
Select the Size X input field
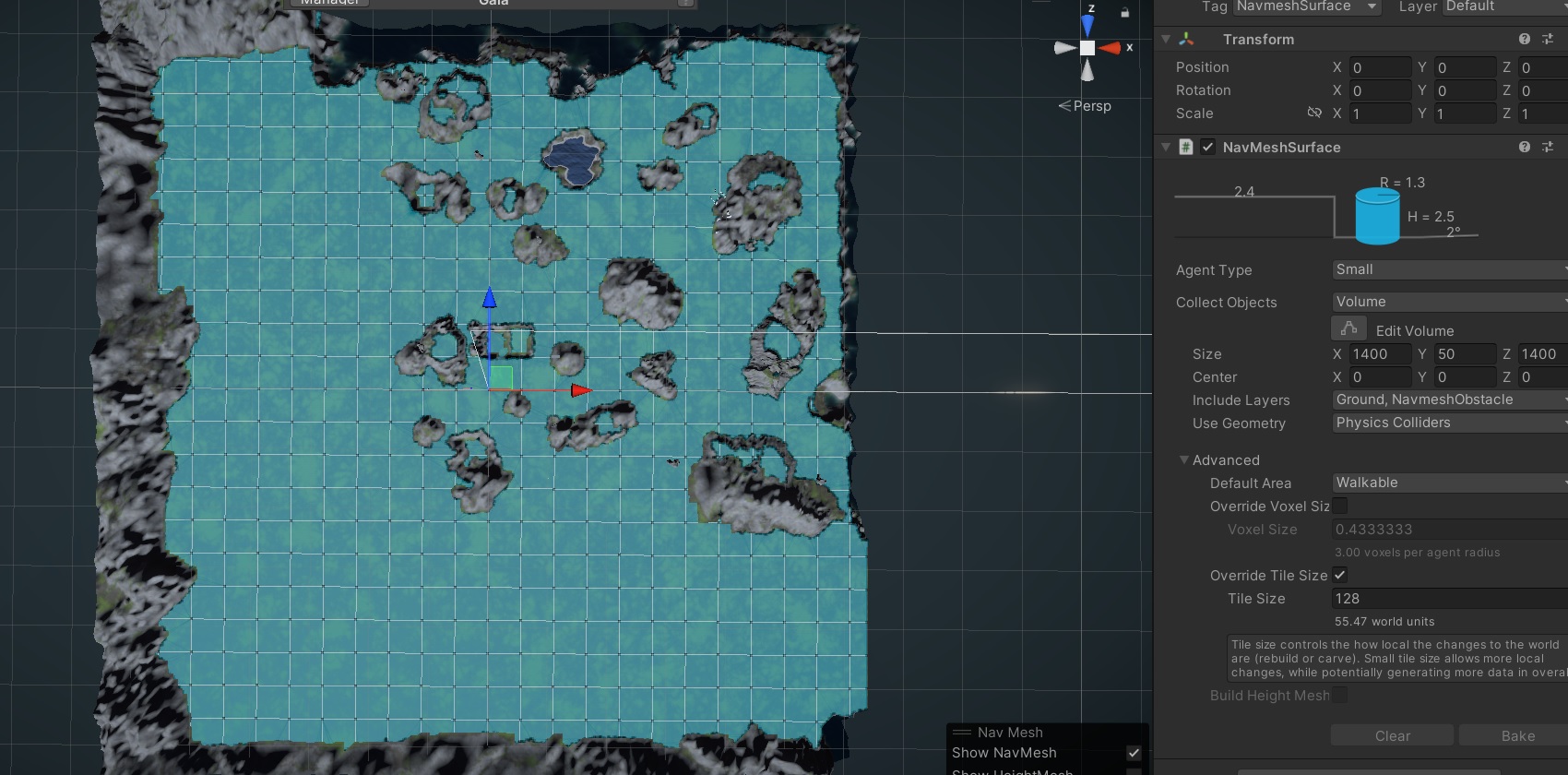(x=1380, y=354)
